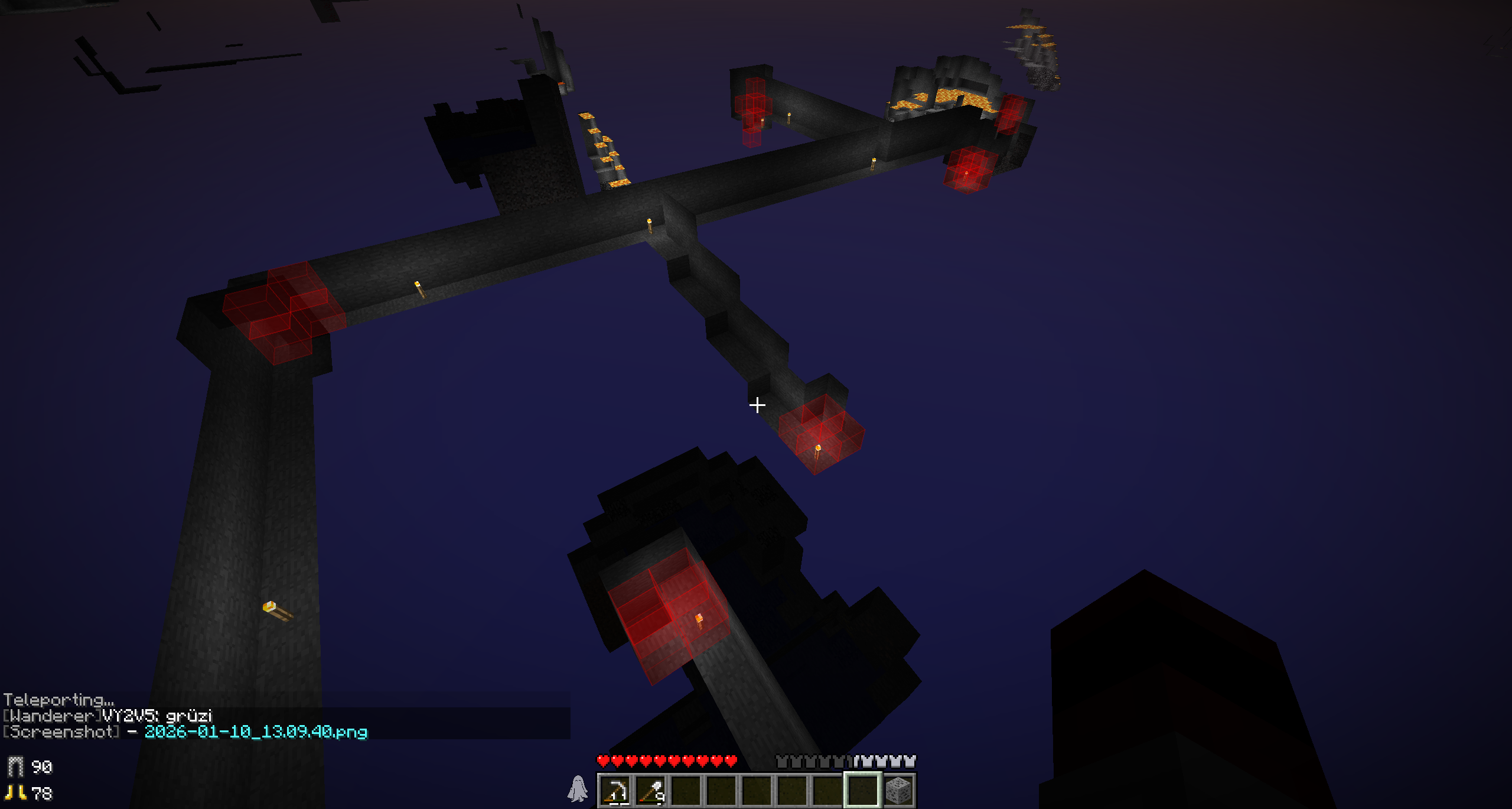Click the chainmail leggings durability icon

[16, 766]
